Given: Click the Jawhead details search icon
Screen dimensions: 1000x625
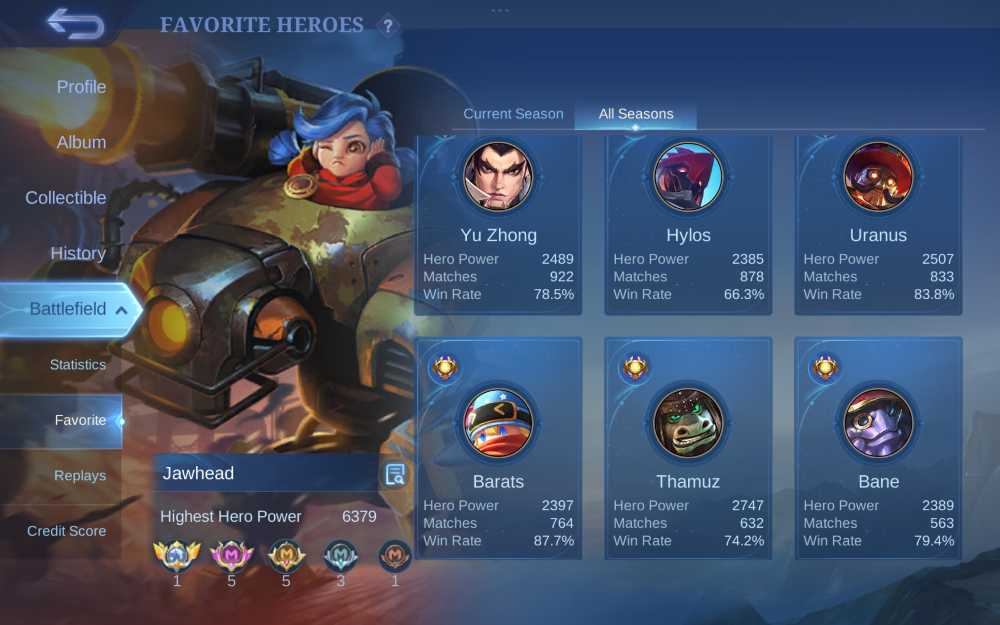Looking at the screenshot, I should 395,474.
